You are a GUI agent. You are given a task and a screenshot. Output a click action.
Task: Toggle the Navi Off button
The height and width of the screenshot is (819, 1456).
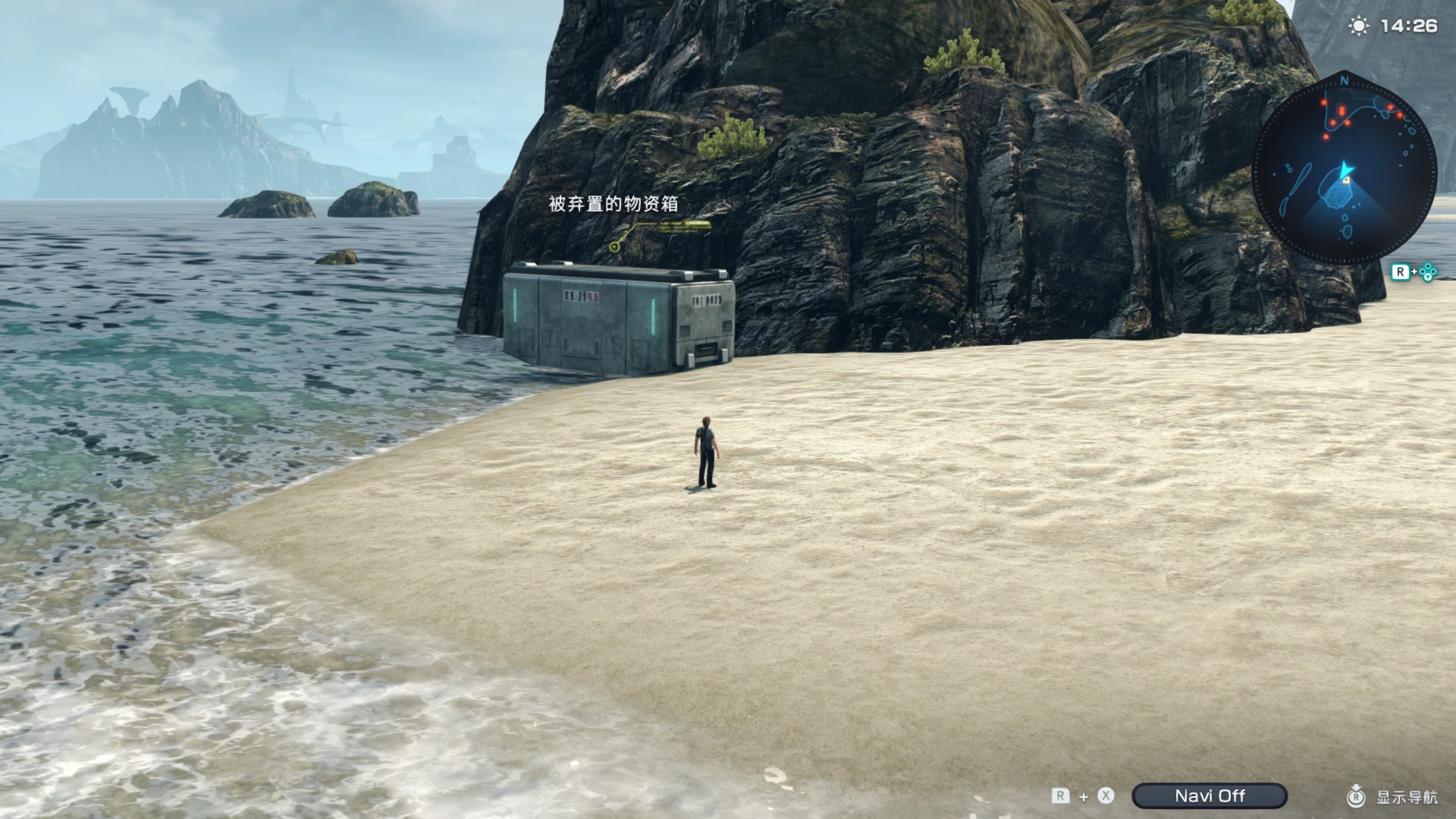[1209, 795]
